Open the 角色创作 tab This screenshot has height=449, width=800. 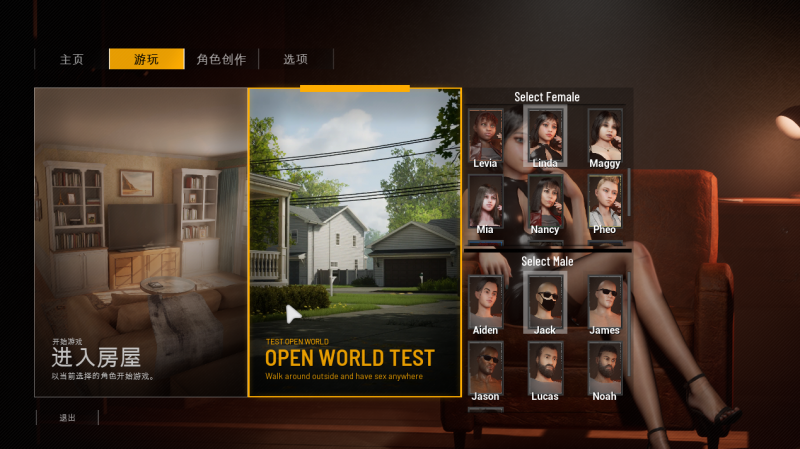[x=221, y=59]
